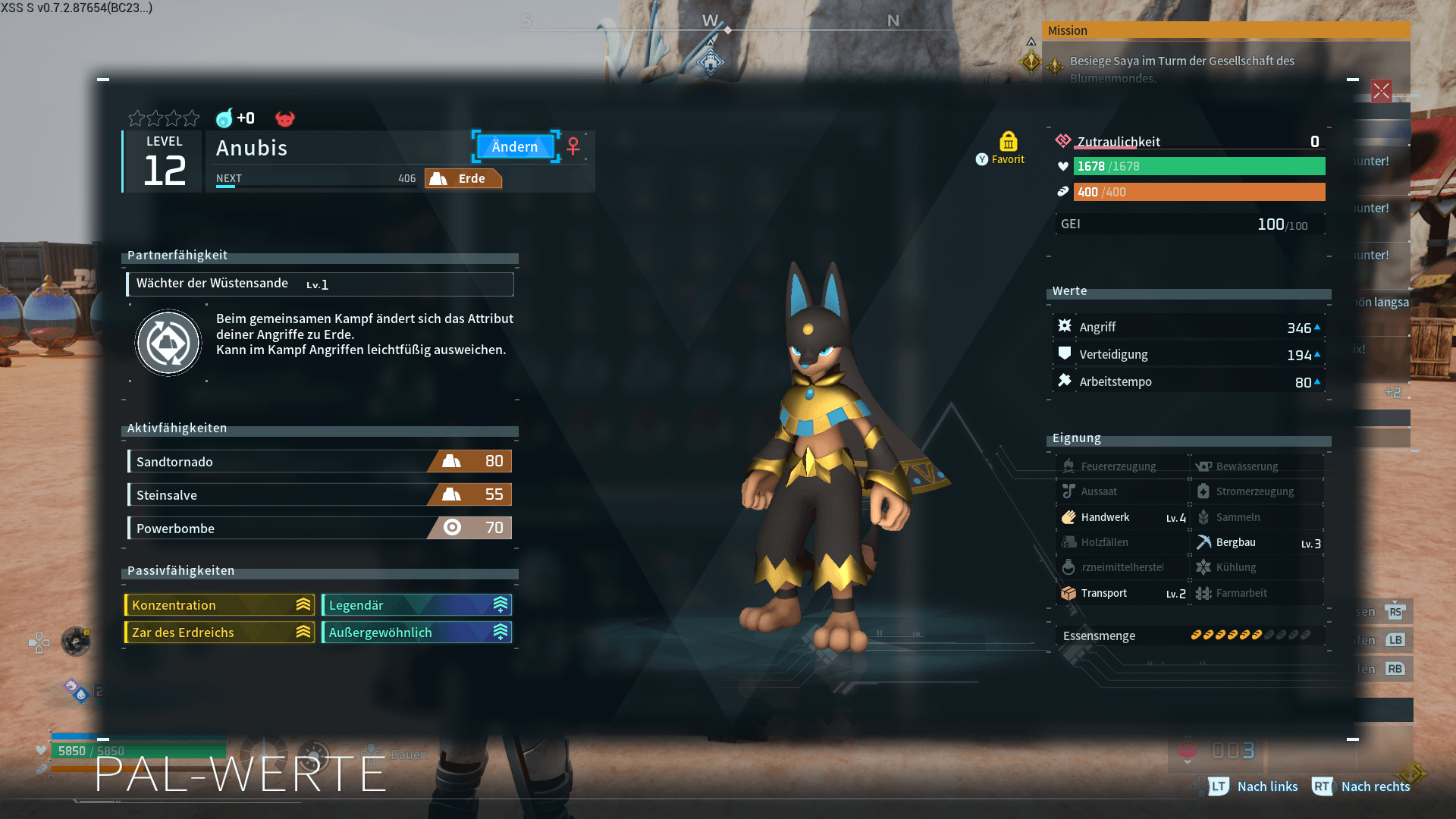Select the Erde element tag

coord(463,179)
